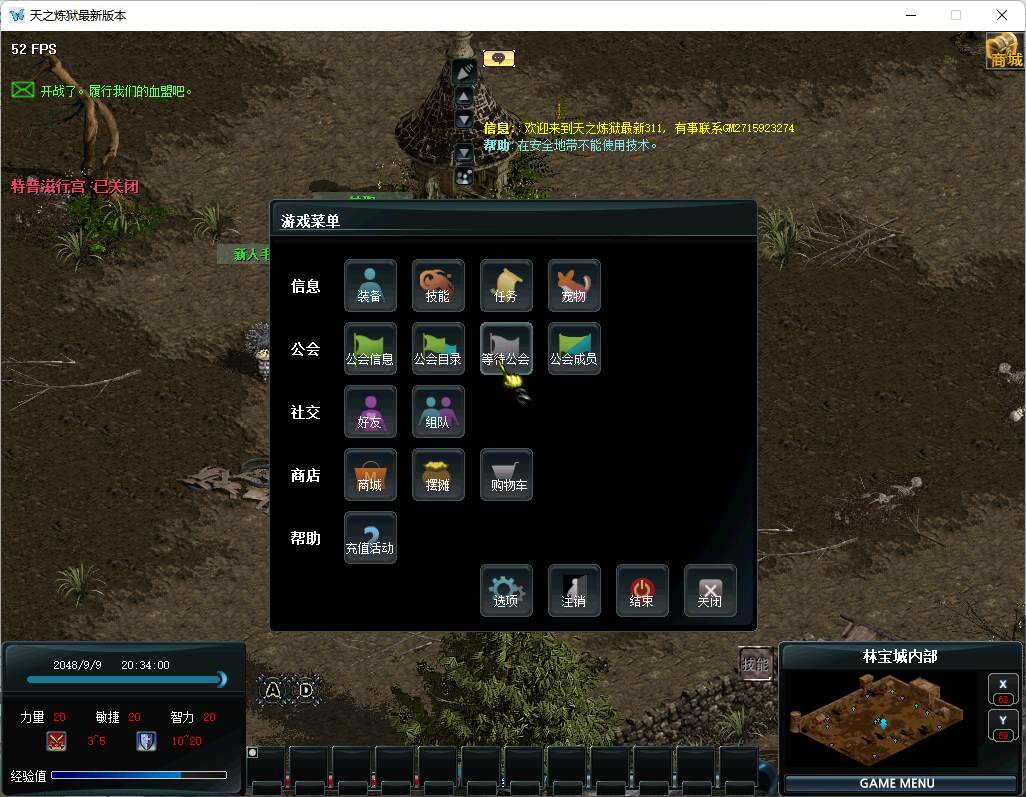View 公会信息 guild information
Image resolution: width=1026 pixels, height=797 pixels.
tap(370, 349)
